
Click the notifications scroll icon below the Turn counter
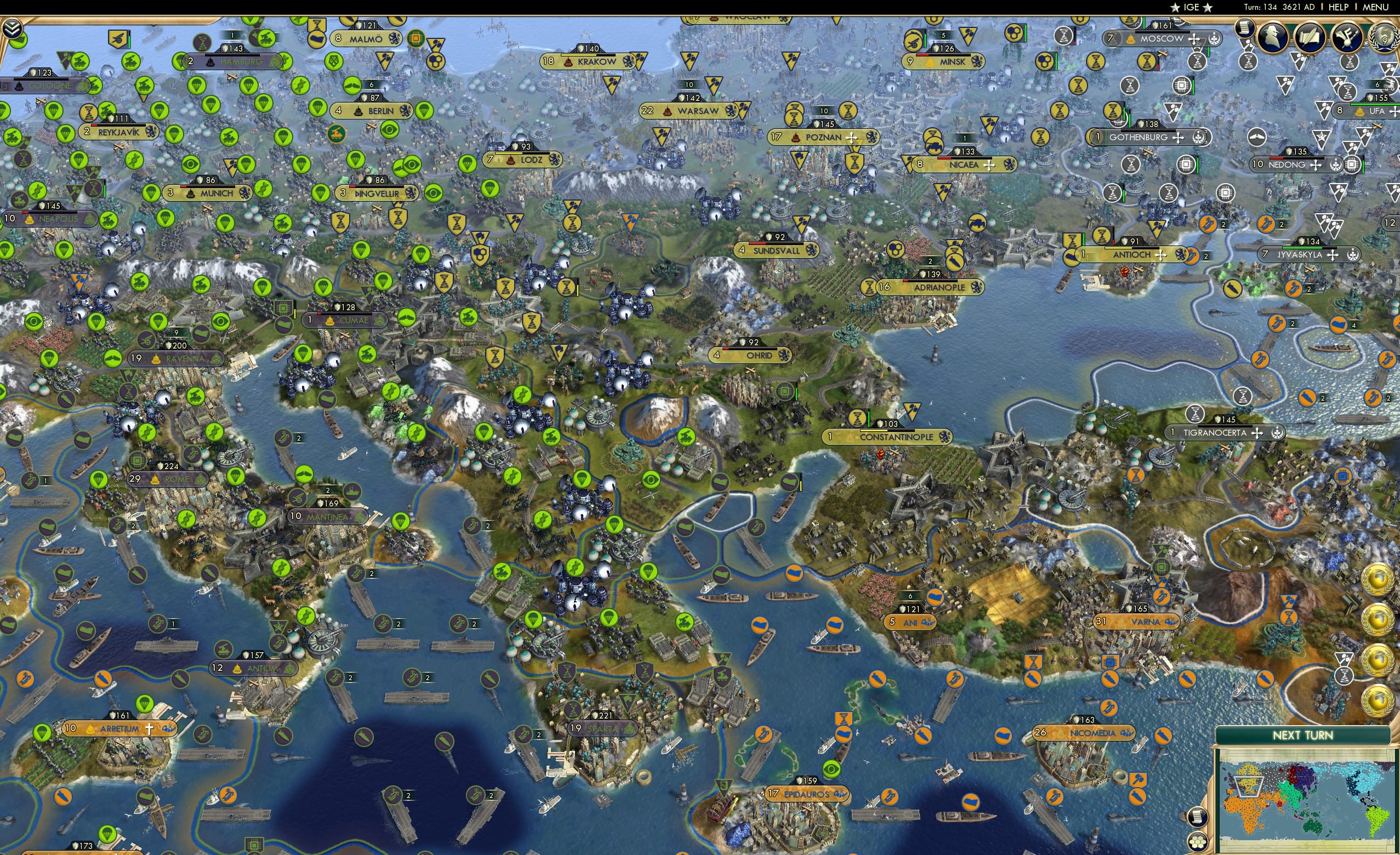(1244, 30)
